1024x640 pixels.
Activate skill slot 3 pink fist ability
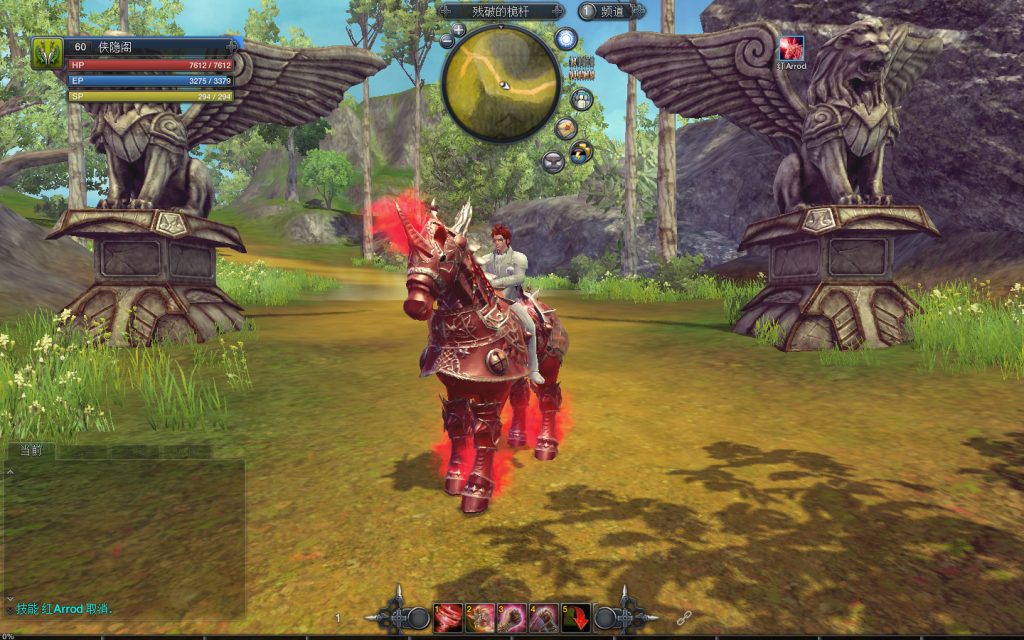click(511, 618)
